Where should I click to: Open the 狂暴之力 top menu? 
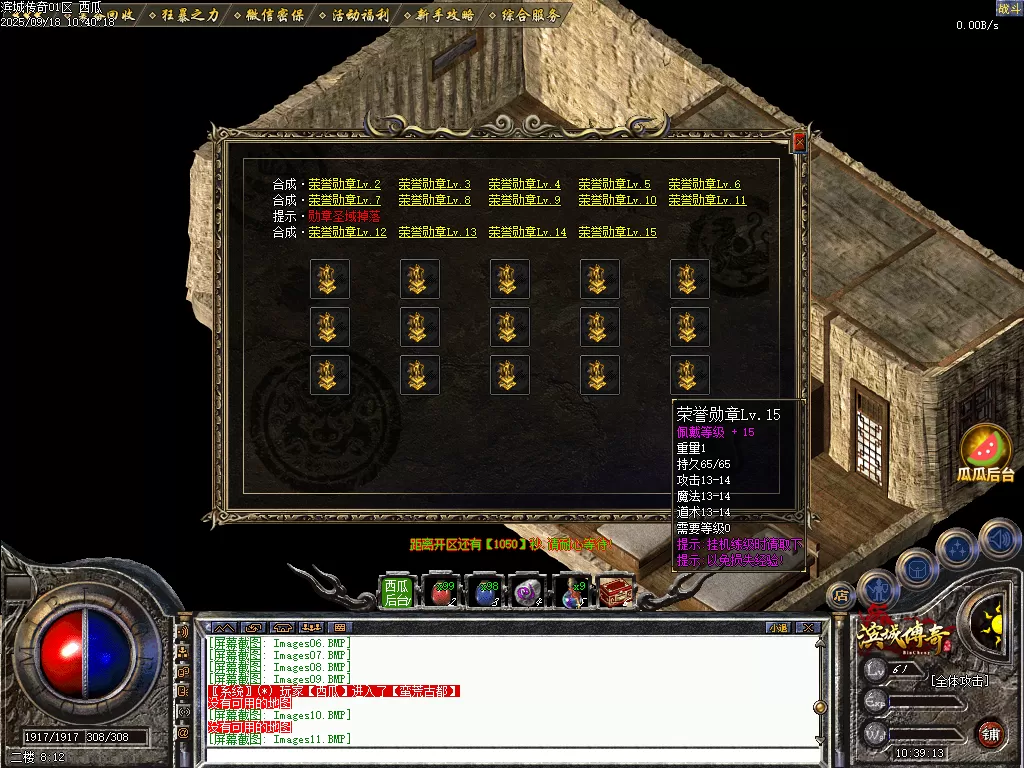click(186, 15)
